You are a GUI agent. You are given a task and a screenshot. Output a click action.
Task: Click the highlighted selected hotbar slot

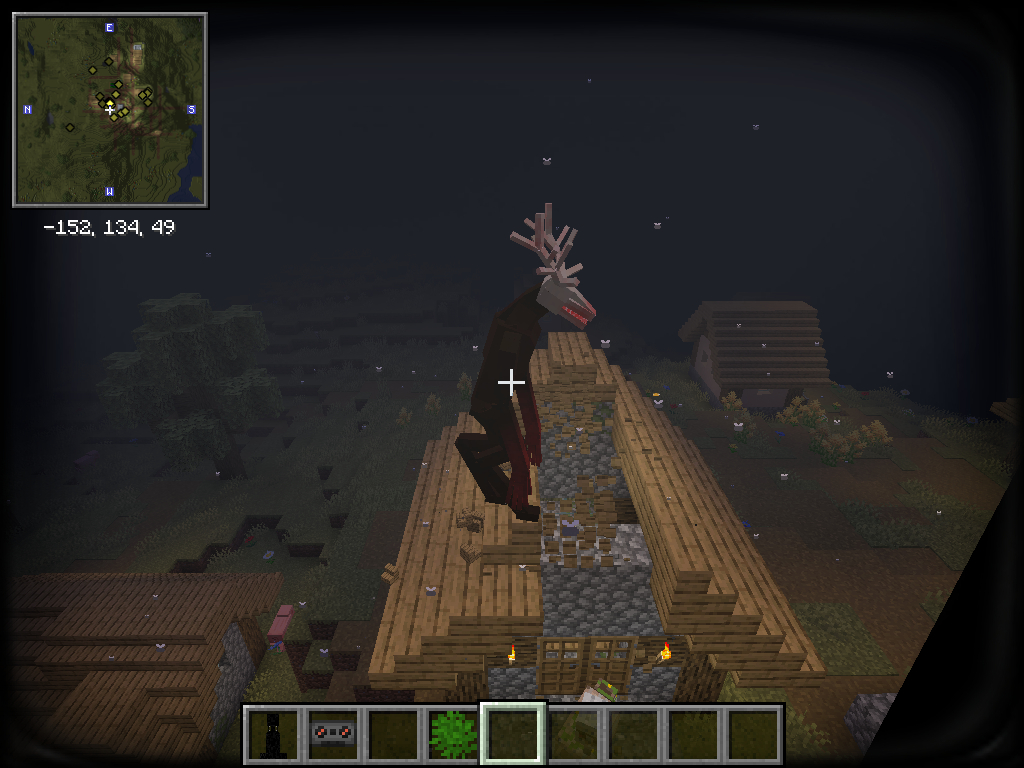pos(513,734)
